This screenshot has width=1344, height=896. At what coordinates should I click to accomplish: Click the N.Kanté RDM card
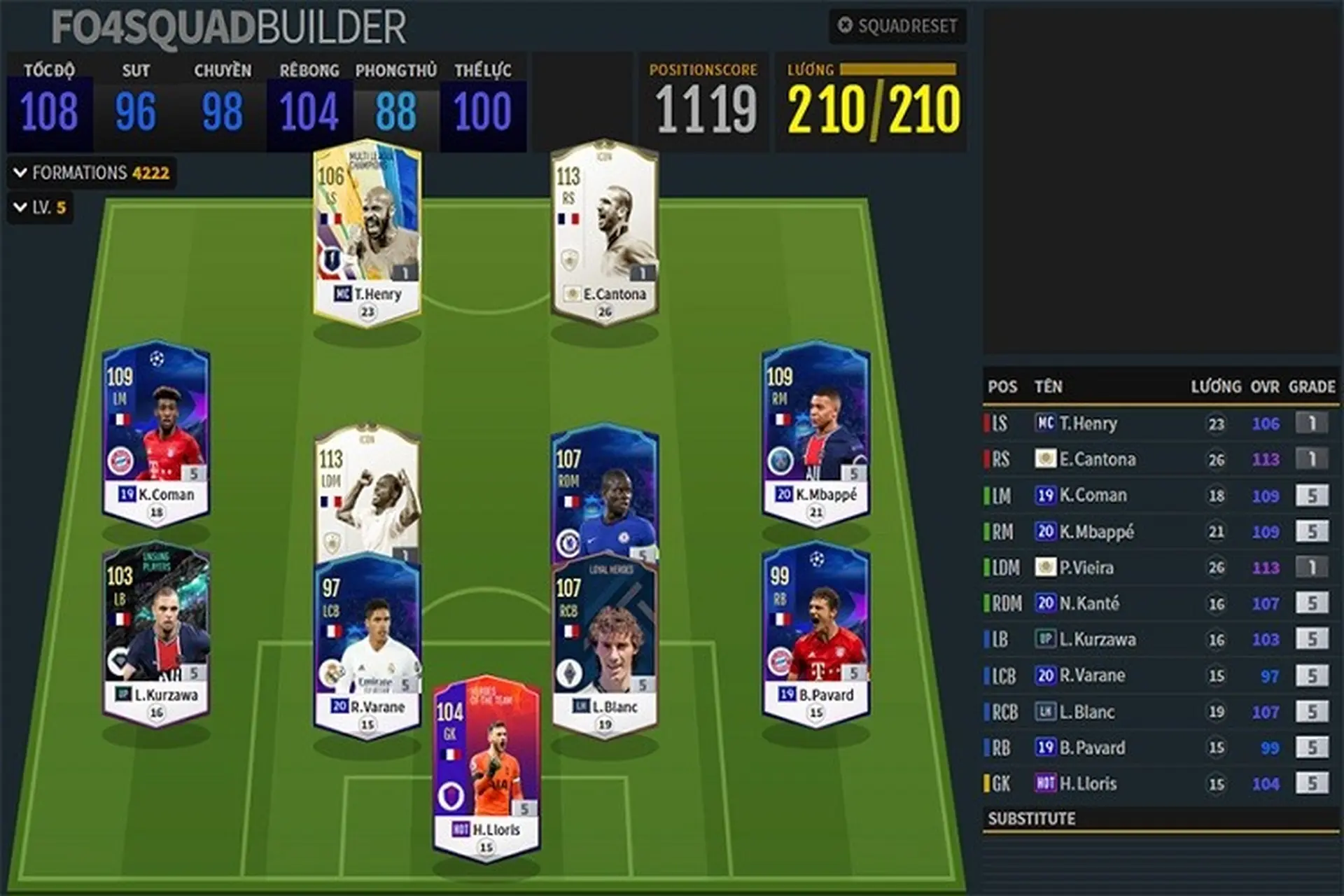pos(605,490)
